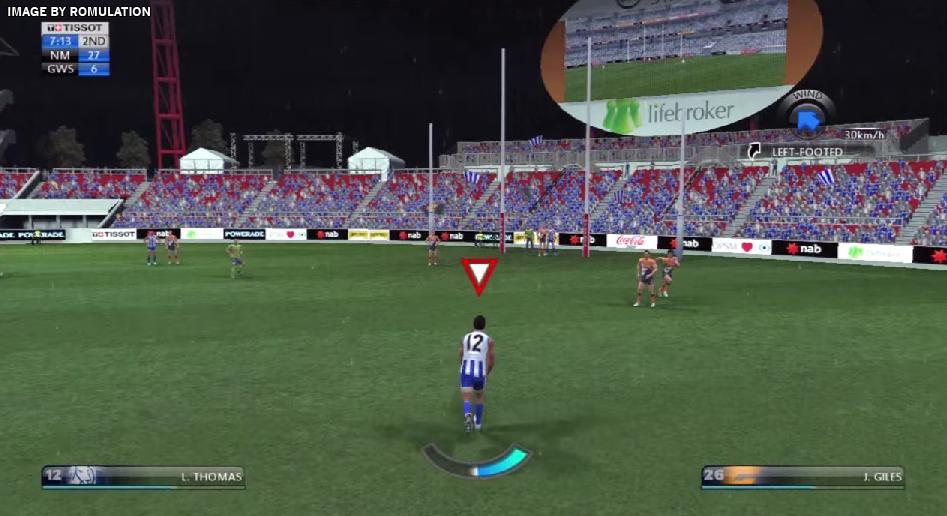Open the J. Giles player panel

click(x=803, y=476)
